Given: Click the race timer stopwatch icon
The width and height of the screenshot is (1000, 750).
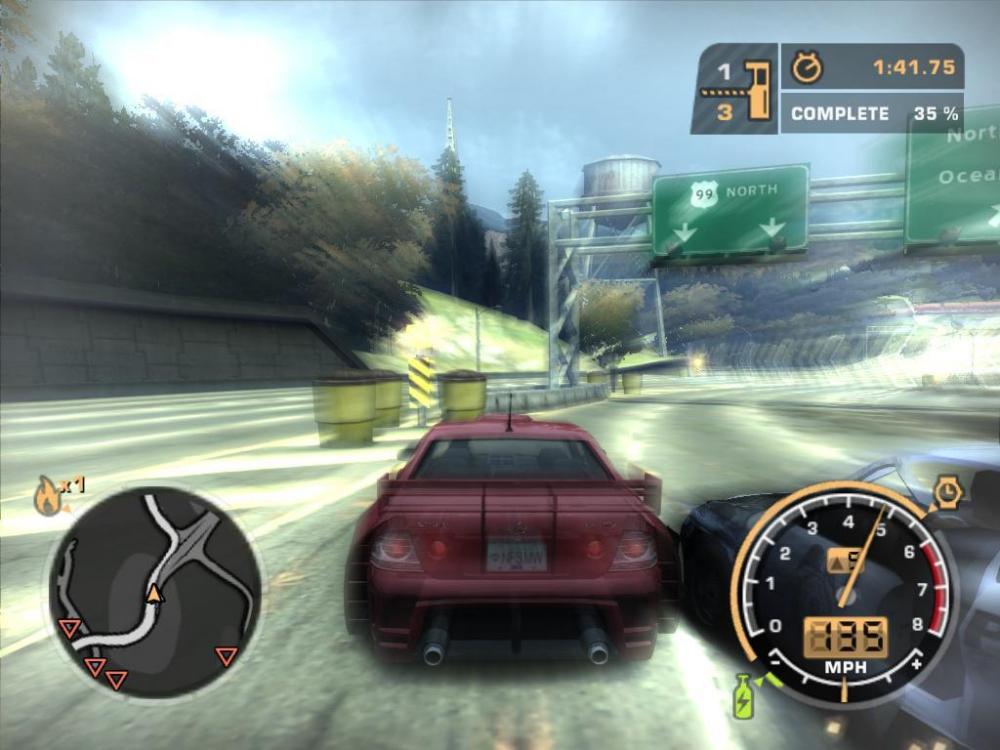Looking at the screenshot, I should click(806, 68).
